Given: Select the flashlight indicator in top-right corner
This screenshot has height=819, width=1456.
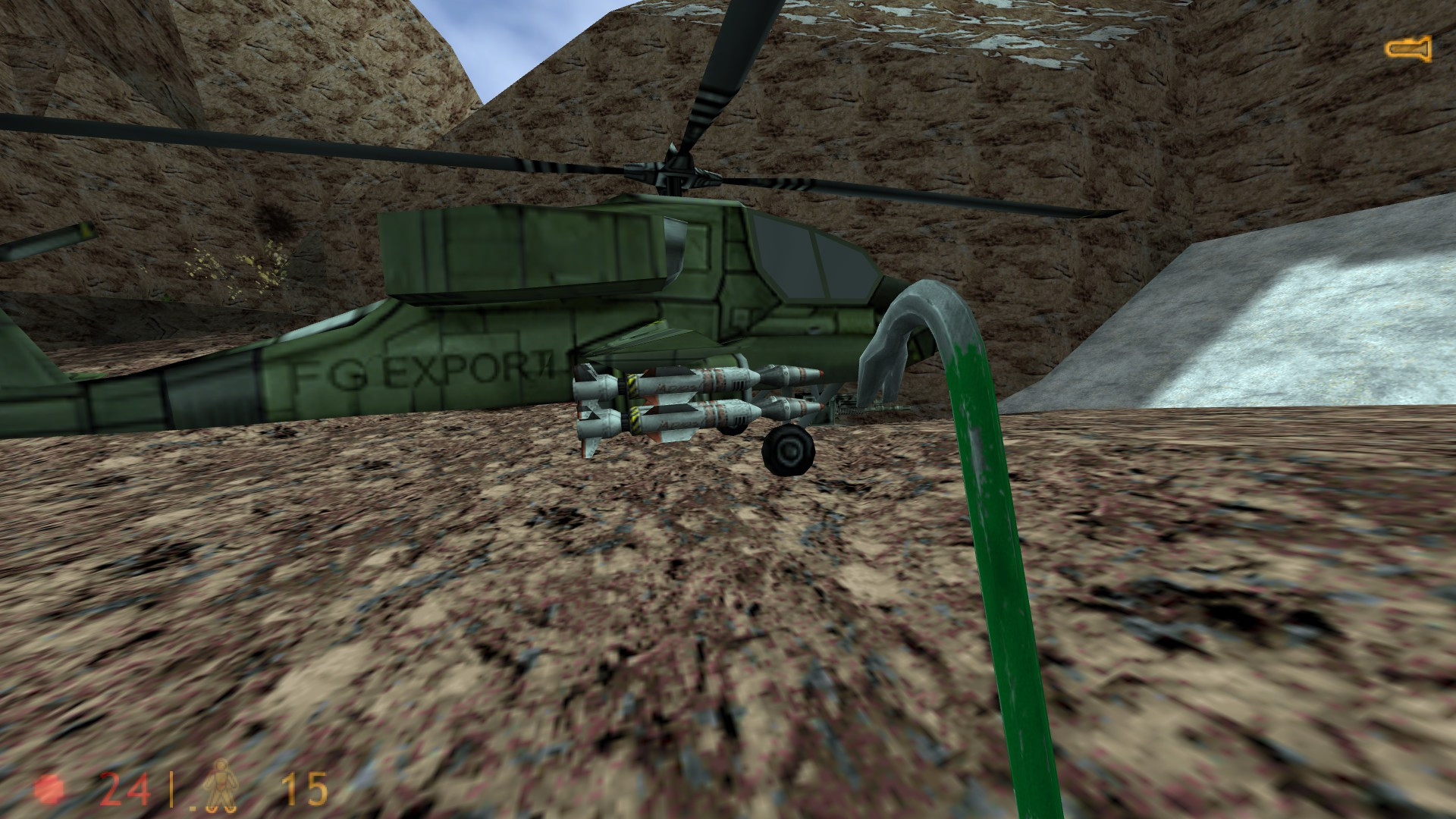Looking at the screenshot, I should pyautogui.click(x=1408, y=50).
